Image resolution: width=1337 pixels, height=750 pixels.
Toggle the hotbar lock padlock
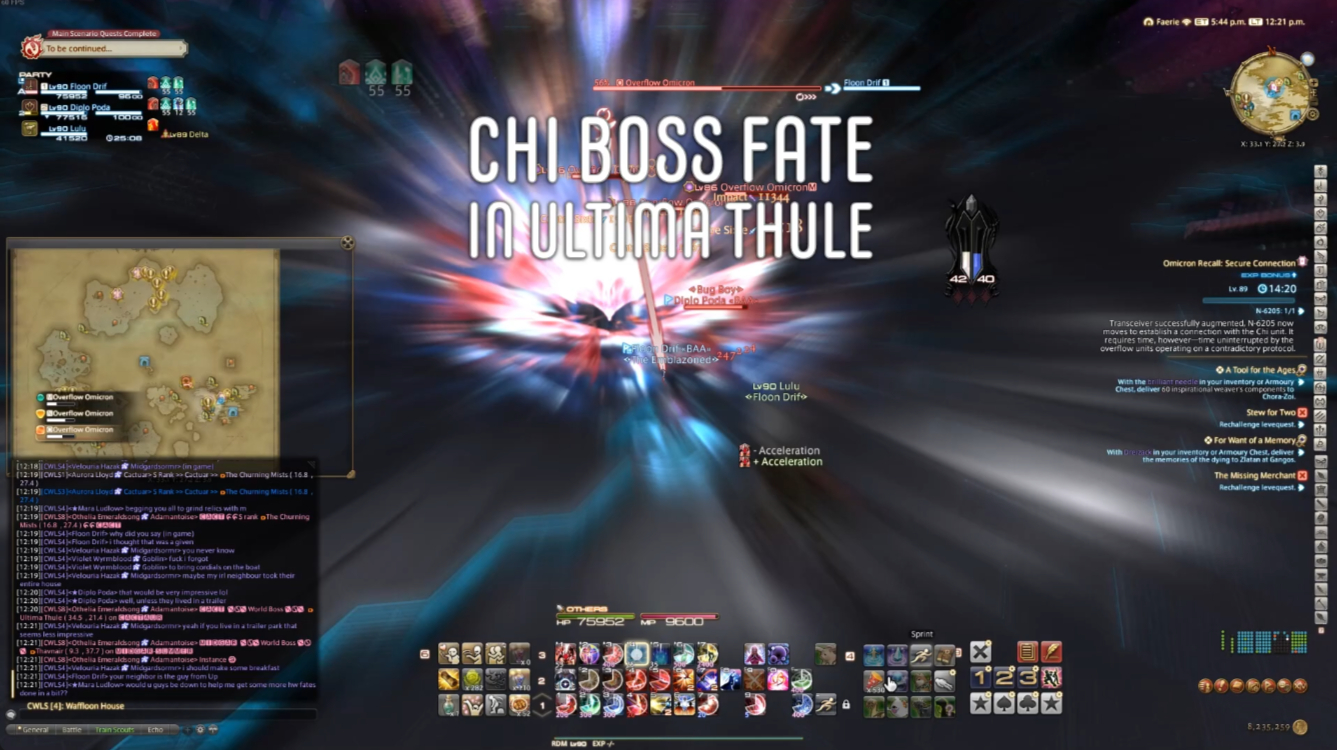[x=846, y=706]
